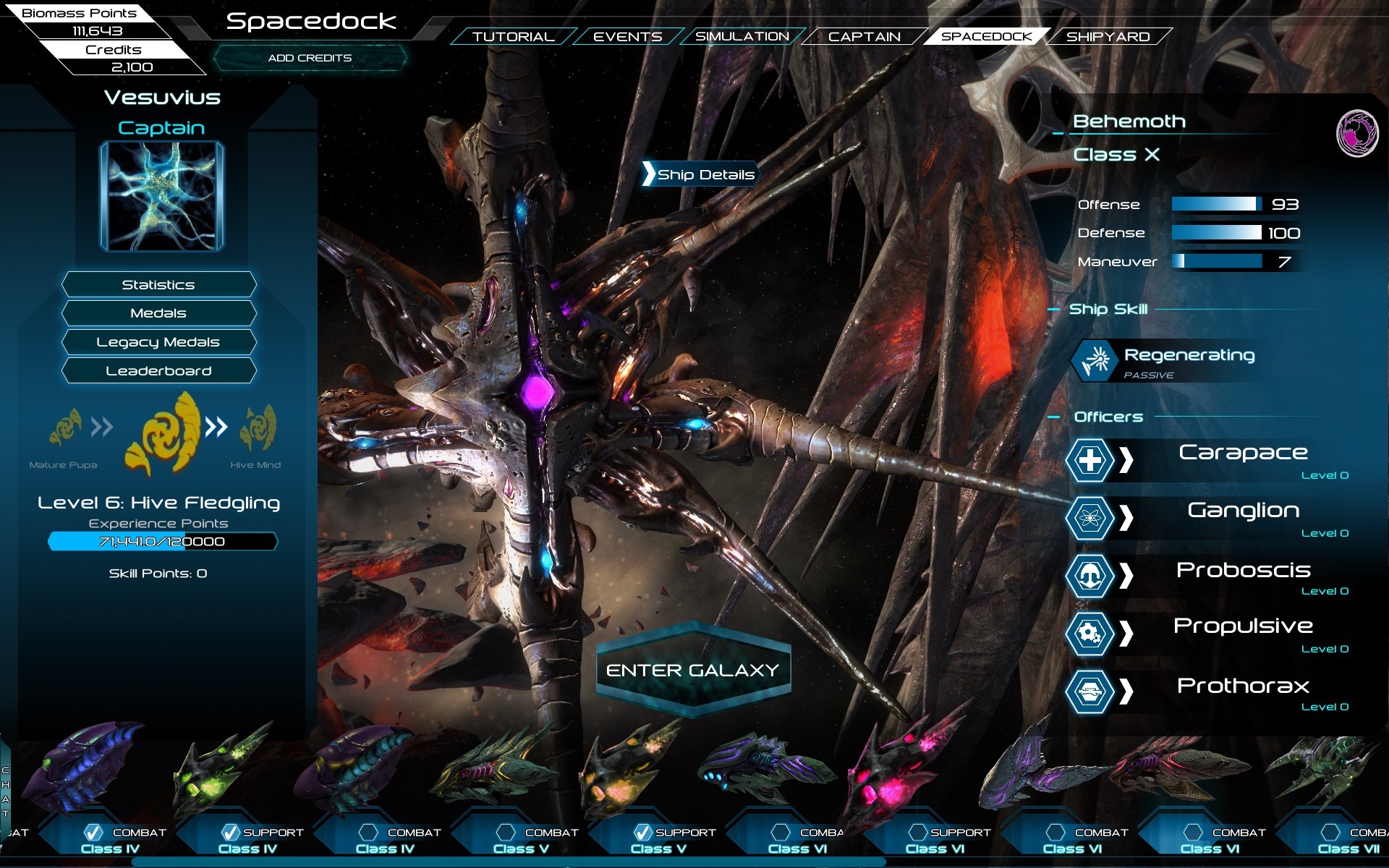Expand Ship Details panel
1389x868 pixels.
pos(700,174)
